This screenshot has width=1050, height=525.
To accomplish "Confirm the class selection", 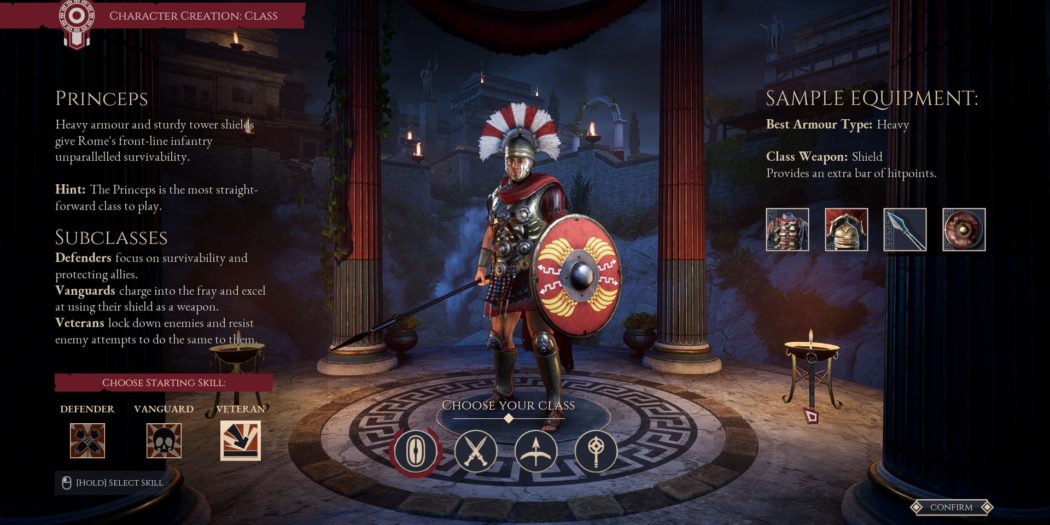I will tap(951, 507).
